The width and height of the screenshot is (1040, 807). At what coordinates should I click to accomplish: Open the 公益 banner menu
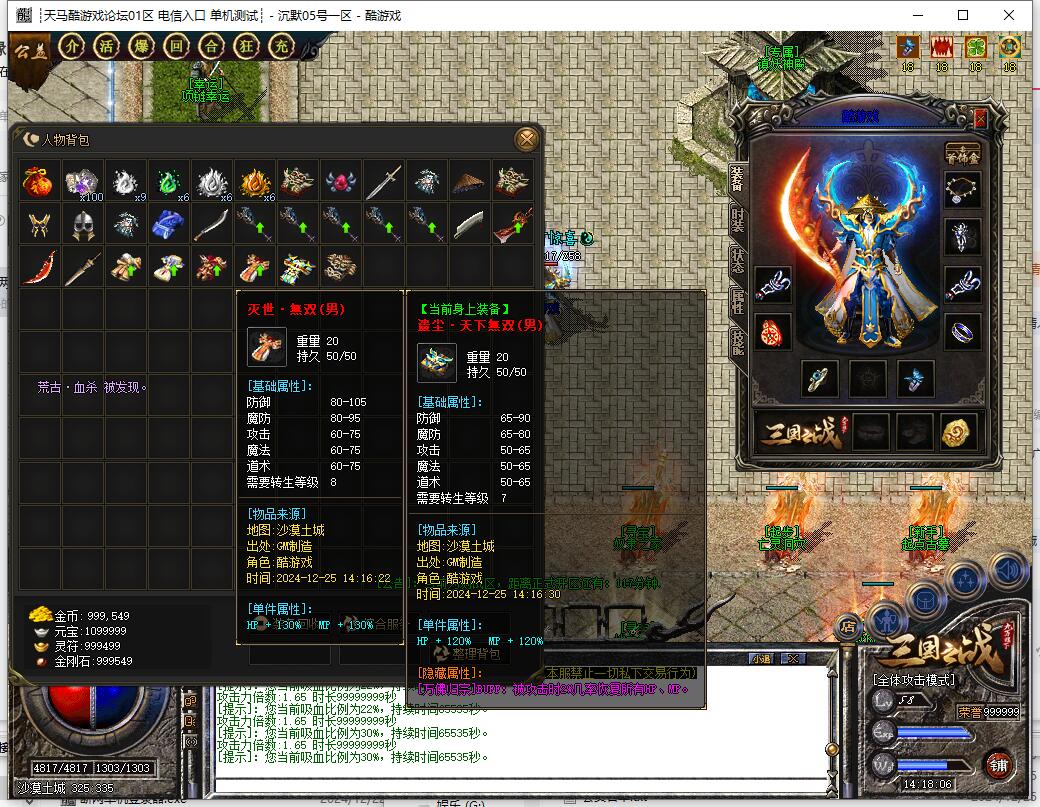[33, 47]
